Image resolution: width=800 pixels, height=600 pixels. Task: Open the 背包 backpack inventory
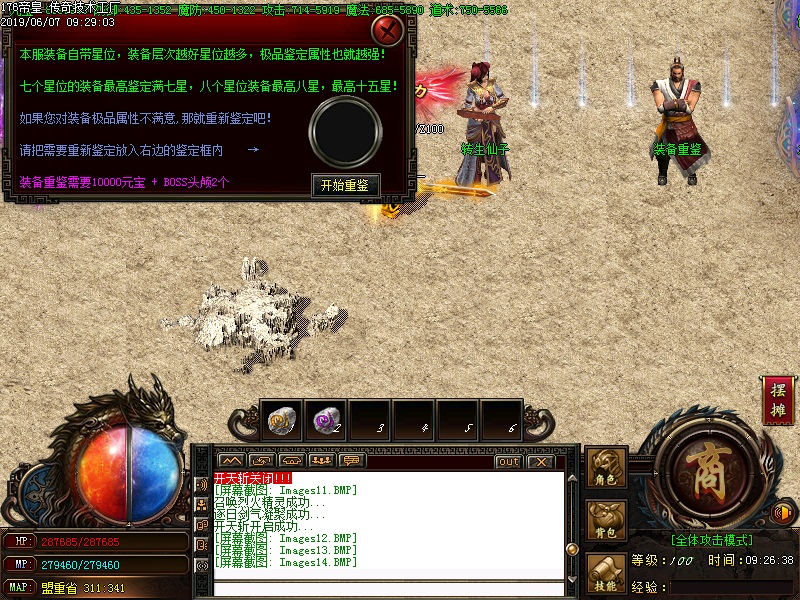tap(607, 522)
